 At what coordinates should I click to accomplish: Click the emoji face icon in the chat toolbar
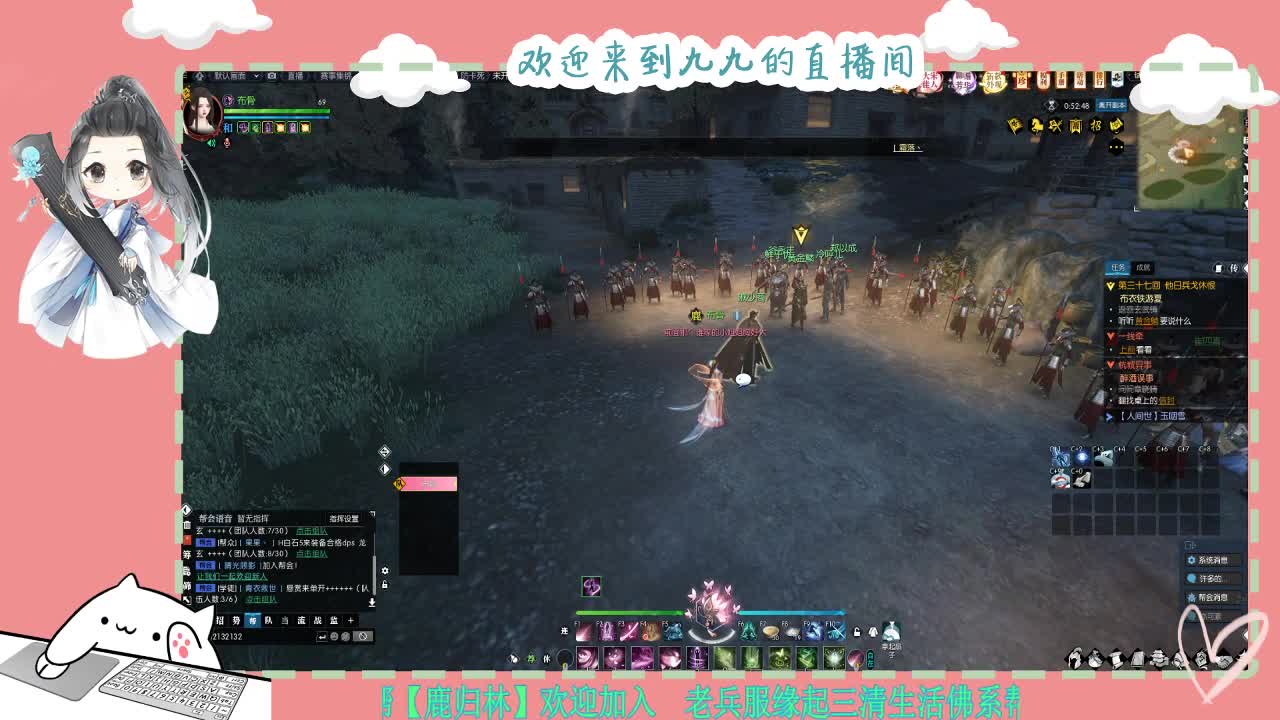click(x=334, y=636)
